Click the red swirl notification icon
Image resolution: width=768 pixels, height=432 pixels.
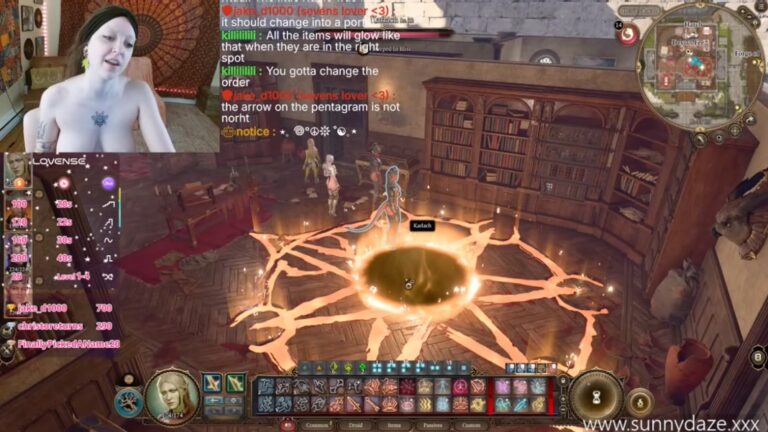[x=629, y=35]
